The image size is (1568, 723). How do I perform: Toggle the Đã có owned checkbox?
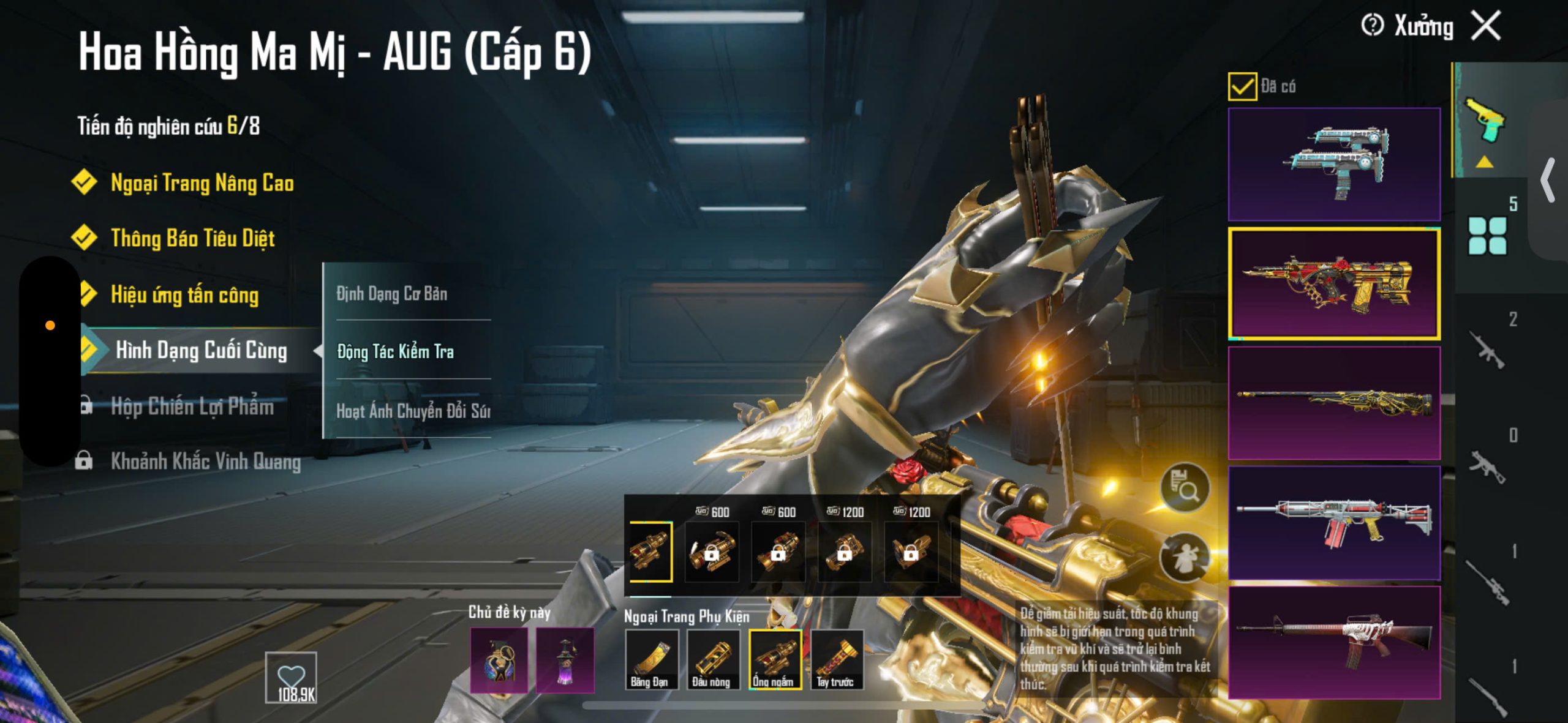click(1242, 86)
